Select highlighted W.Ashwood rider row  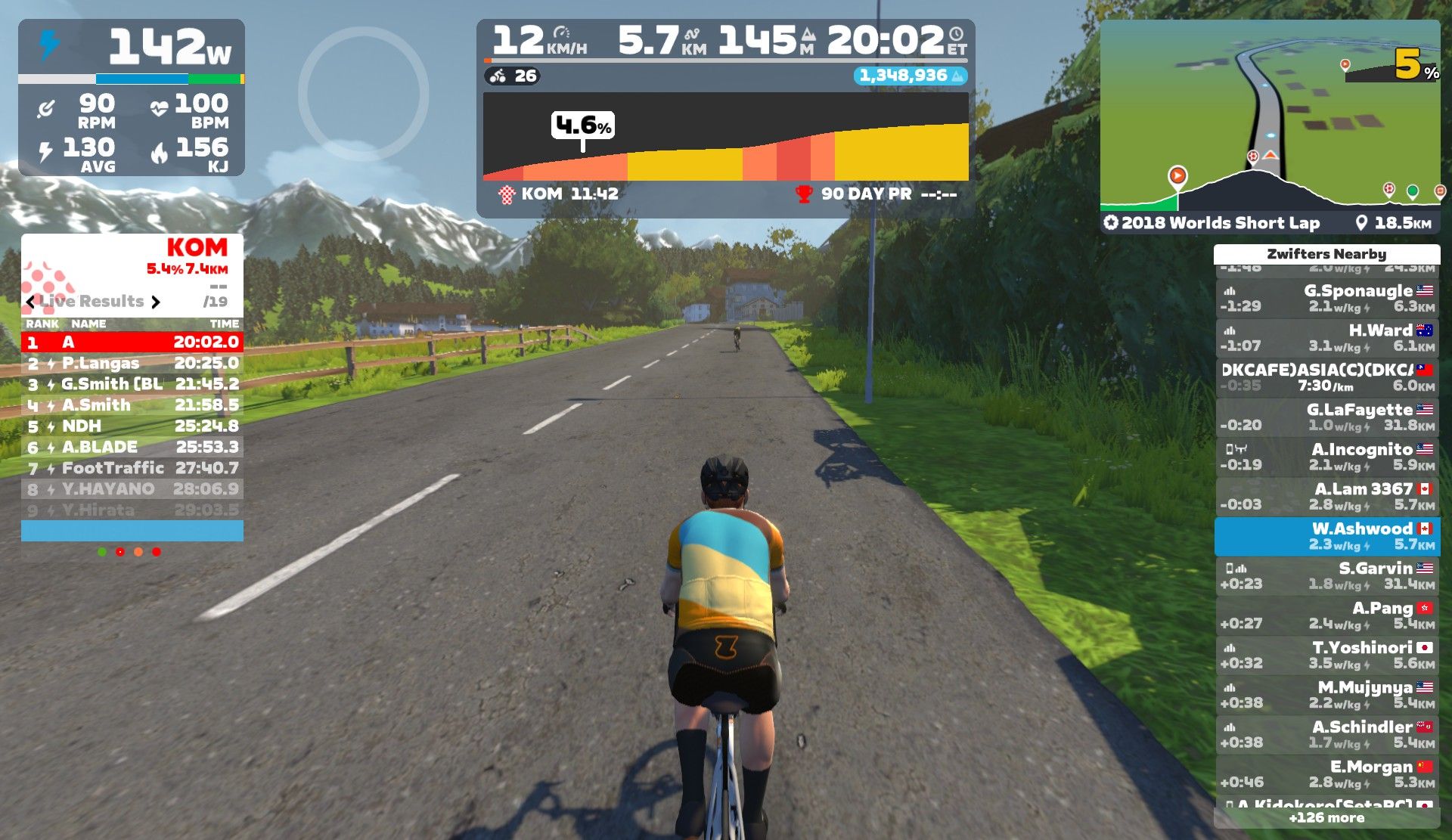tap(1326, 536)
